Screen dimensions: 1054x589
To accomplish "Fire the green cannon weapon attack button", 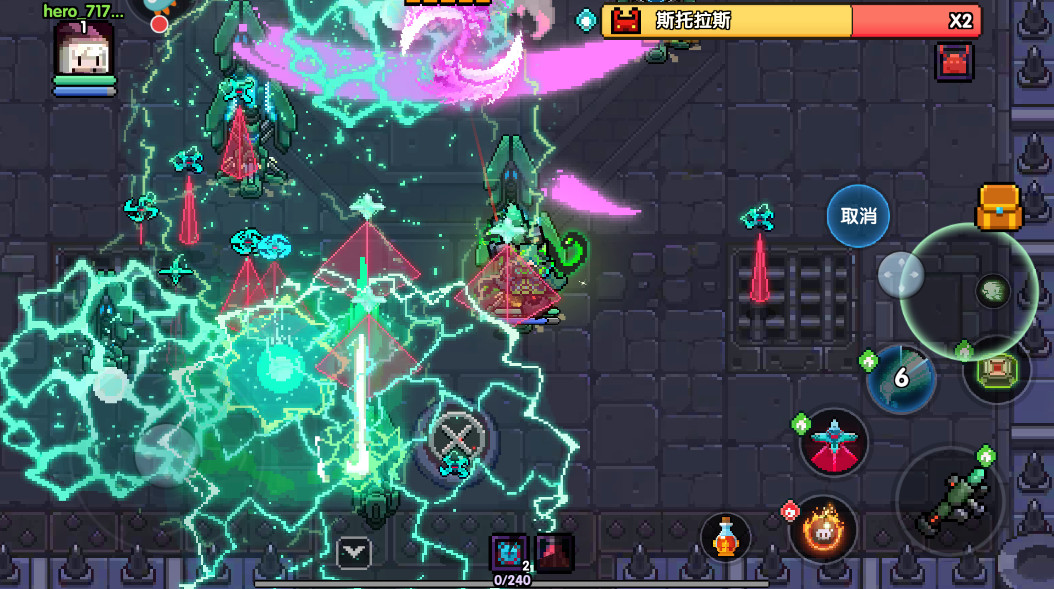I will (948, 501).
